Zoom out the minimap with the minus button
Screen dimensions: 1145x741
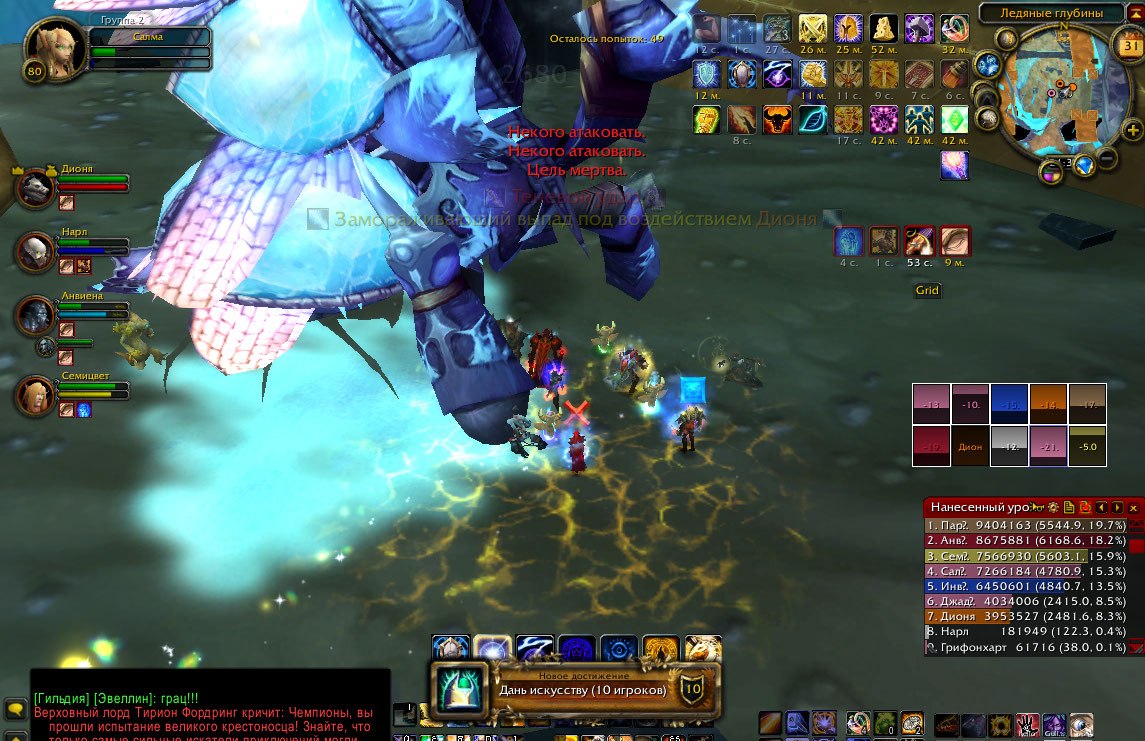pyautogui.click(x=1108, y=158)
